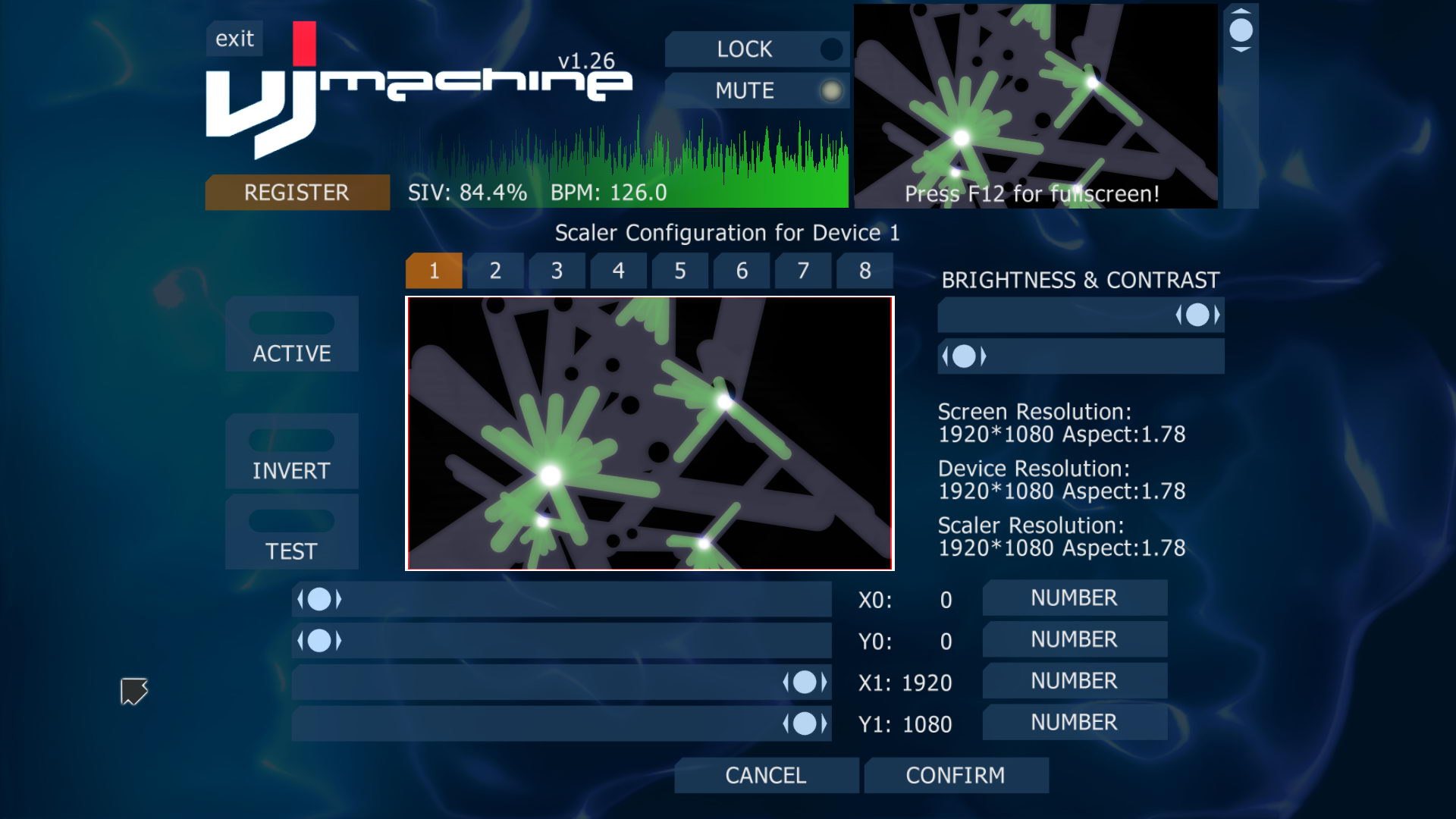The height and width of the screenshot is (819, 1456).
Task: Click the small pointer flag icon at bottom left
Action: click(133, 692)
